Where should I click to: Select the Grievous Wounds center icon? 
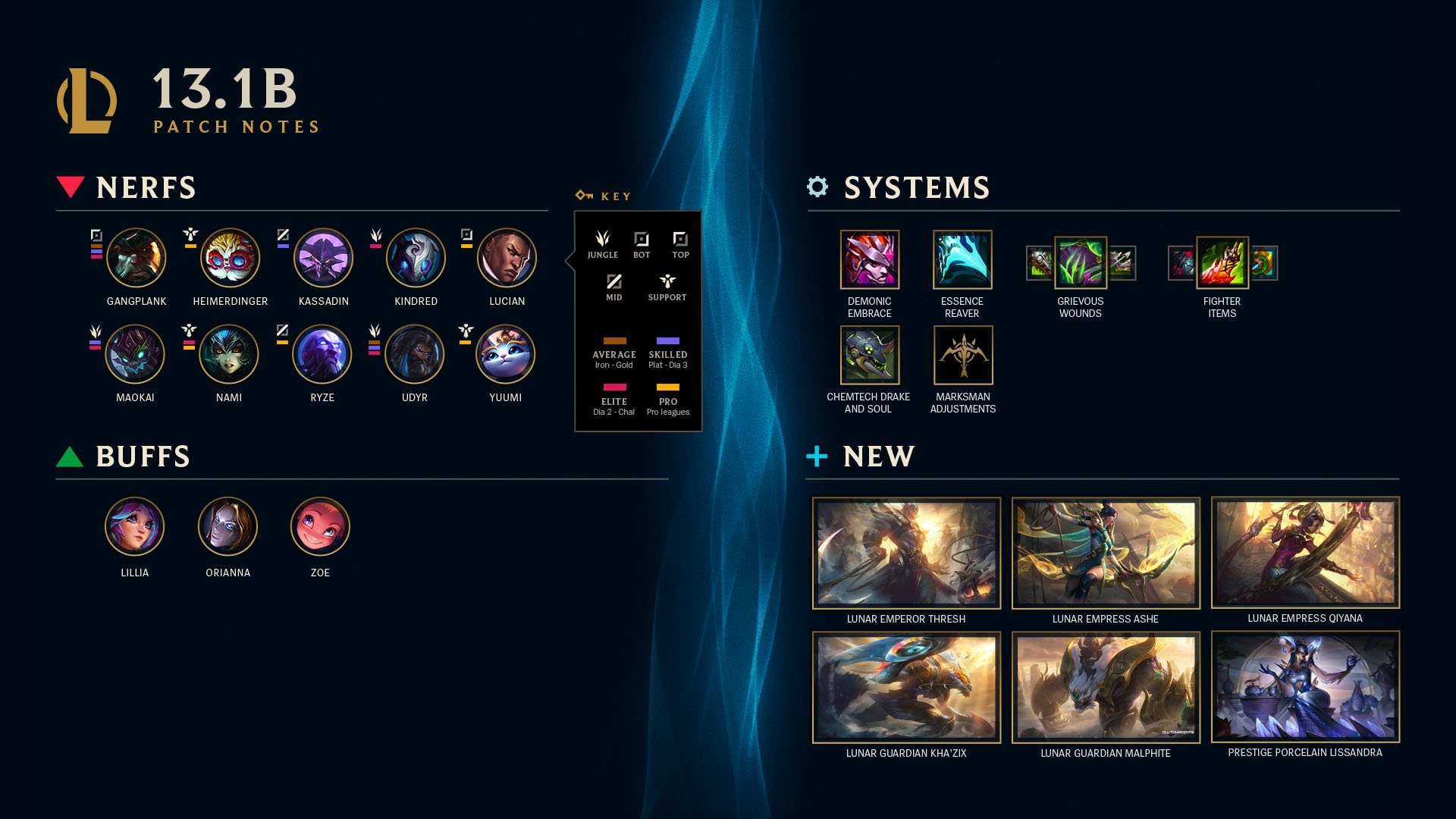click(x=1081, y=262)
